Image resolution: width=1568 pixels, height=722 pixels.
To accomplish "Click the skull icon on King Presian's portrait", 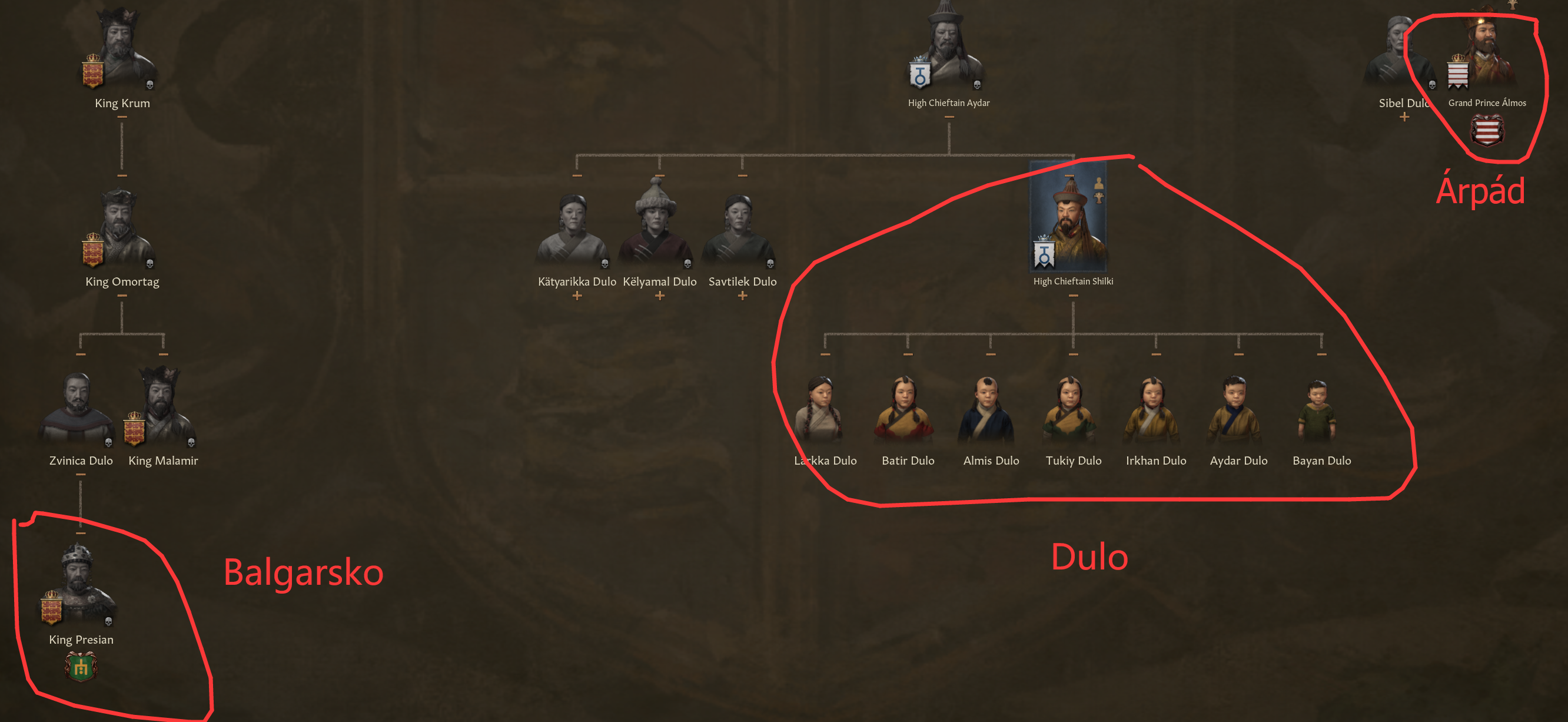I will point(109,621).
